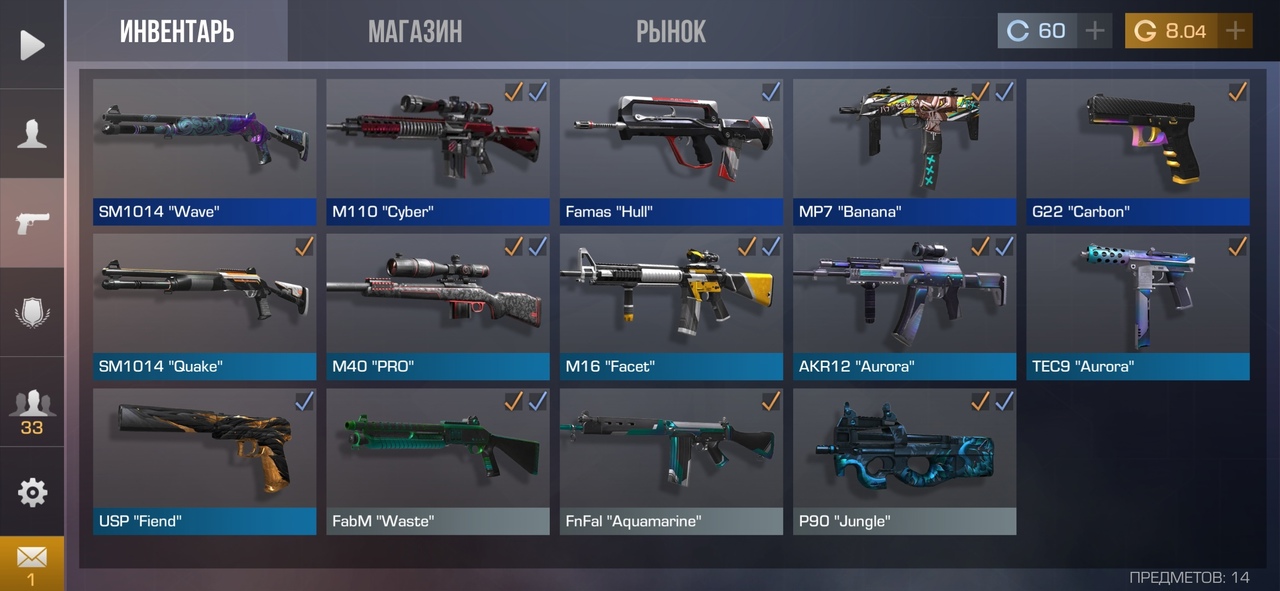Show the friends list with 33
1280x591 pixels.
click(x=32, y=408)
